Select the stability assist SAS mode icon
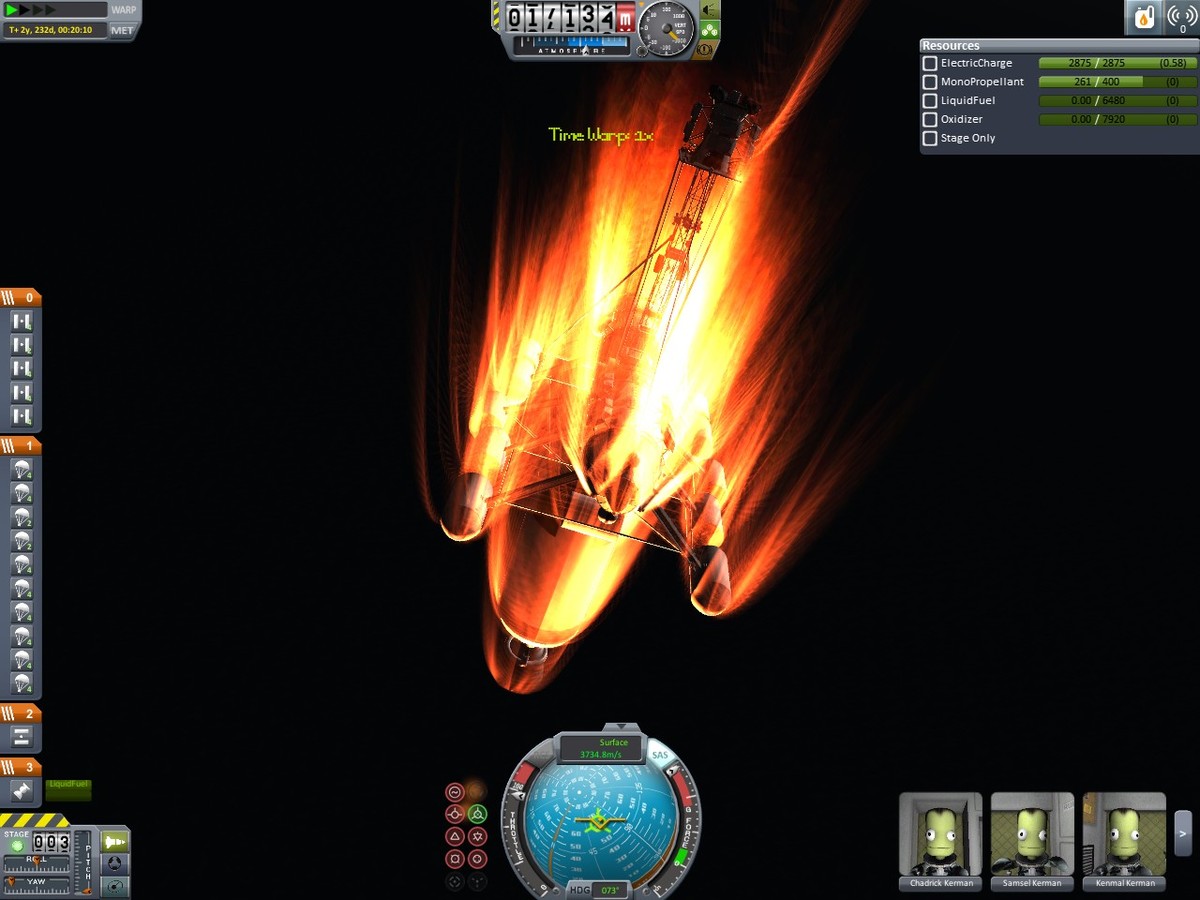This screenshot has height=900, width=1200. point(455,792)
